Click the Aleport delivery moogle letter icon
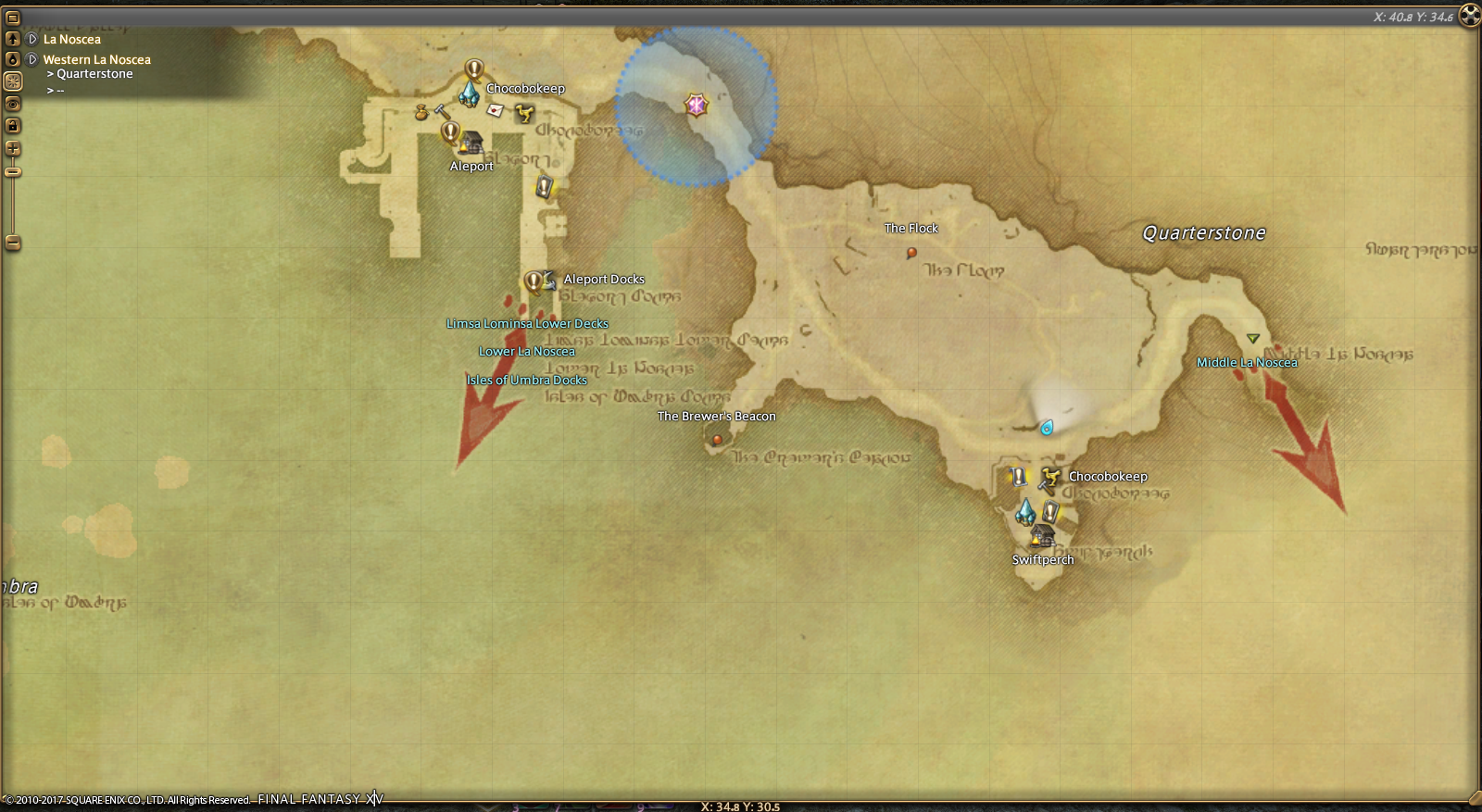 pyautogui.click(x=496, y=110)
